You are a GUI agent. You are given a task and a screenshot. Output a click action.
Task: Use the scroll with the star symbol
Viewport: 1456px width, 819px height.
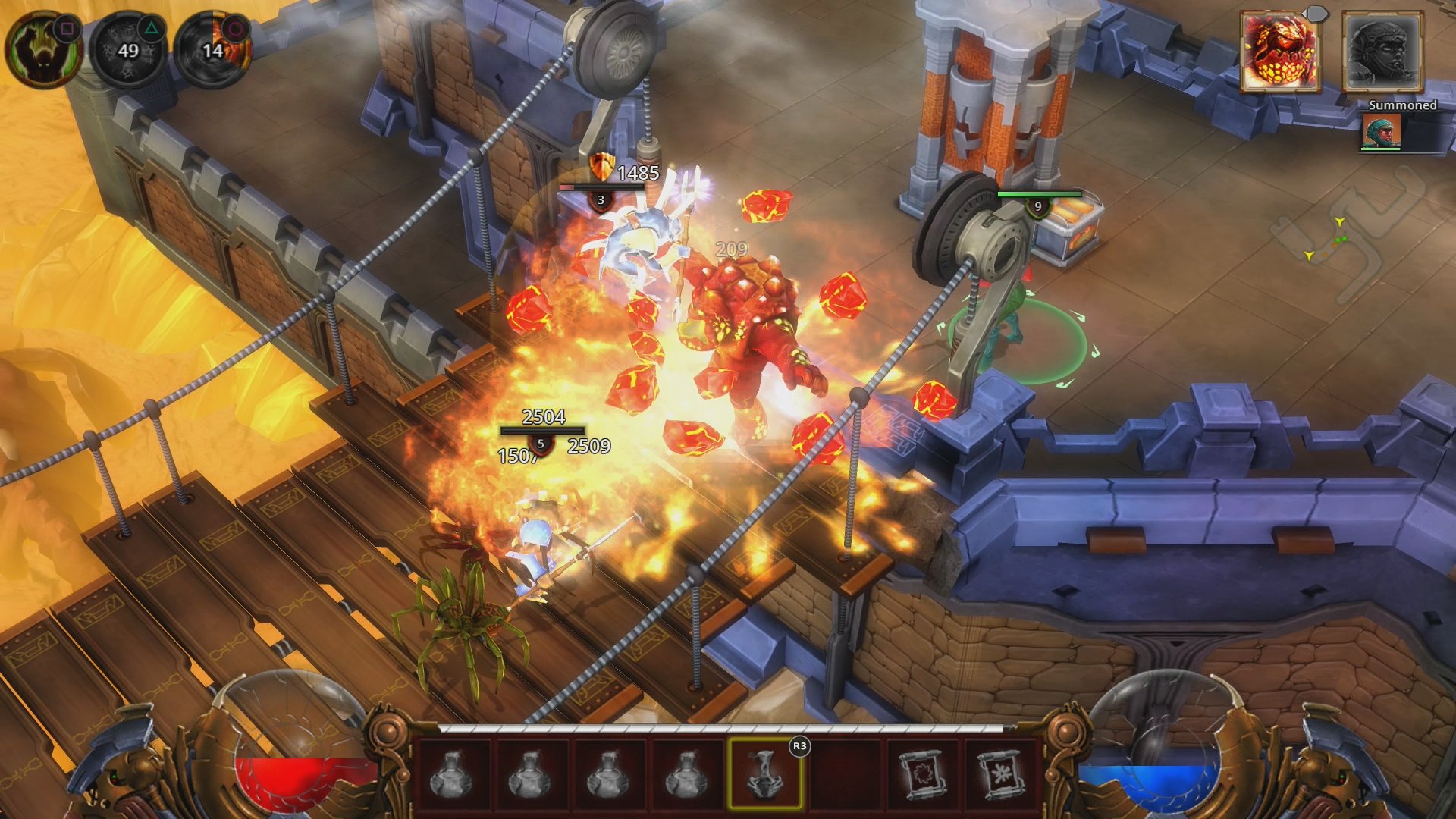[x=1002, y=774]
